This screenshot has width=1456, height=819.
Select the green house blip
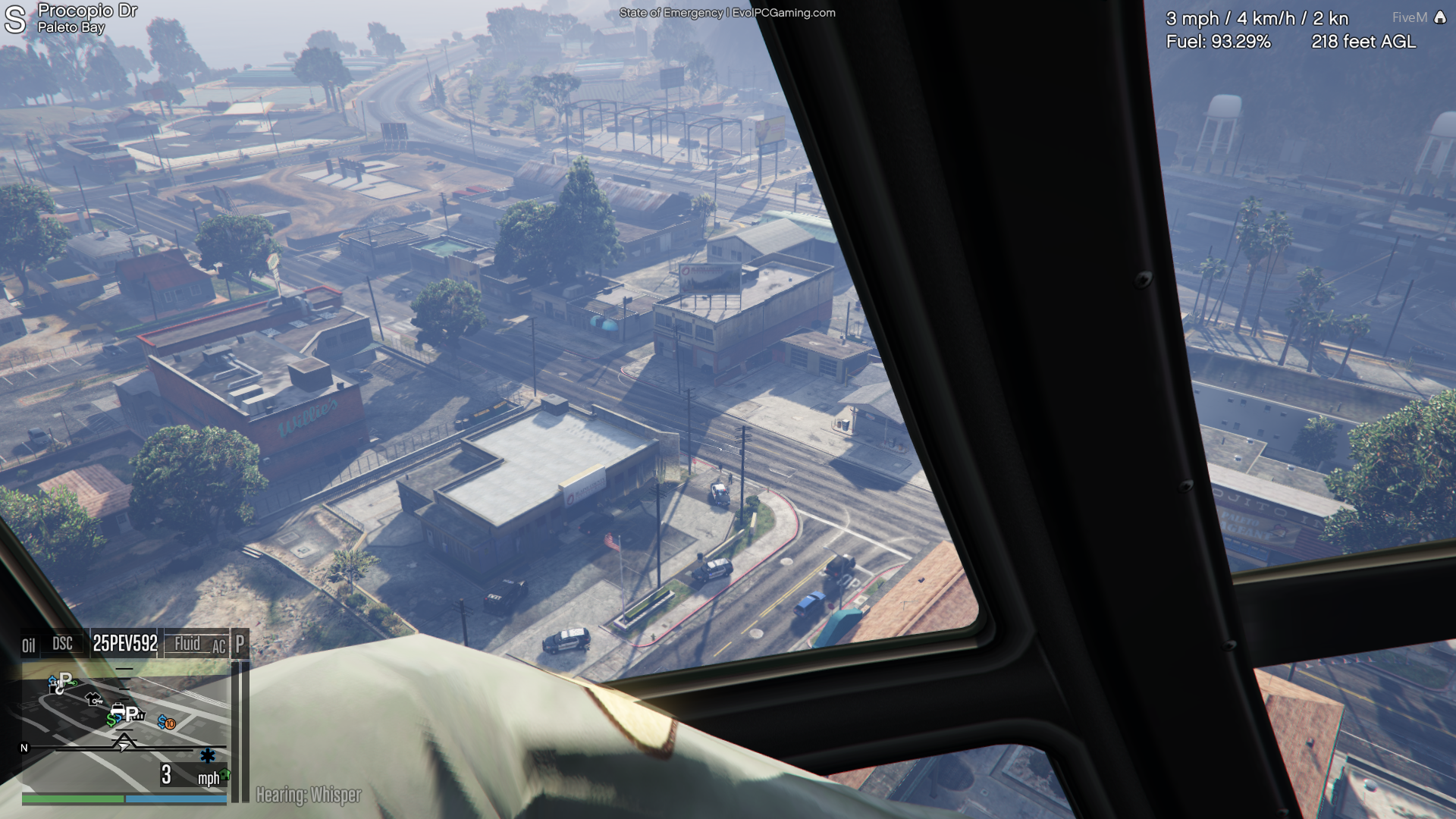point(224,774)
